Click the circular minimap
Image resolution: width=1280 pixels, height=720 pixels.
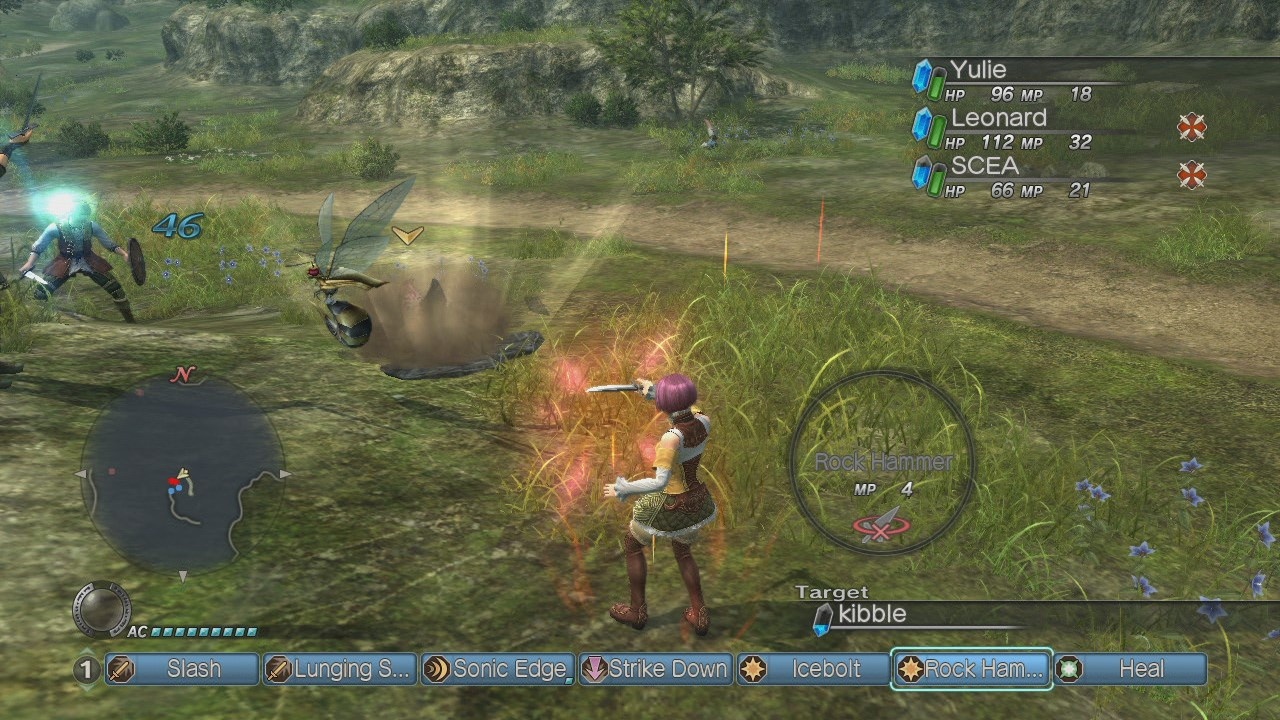click(x=182, y=474)
